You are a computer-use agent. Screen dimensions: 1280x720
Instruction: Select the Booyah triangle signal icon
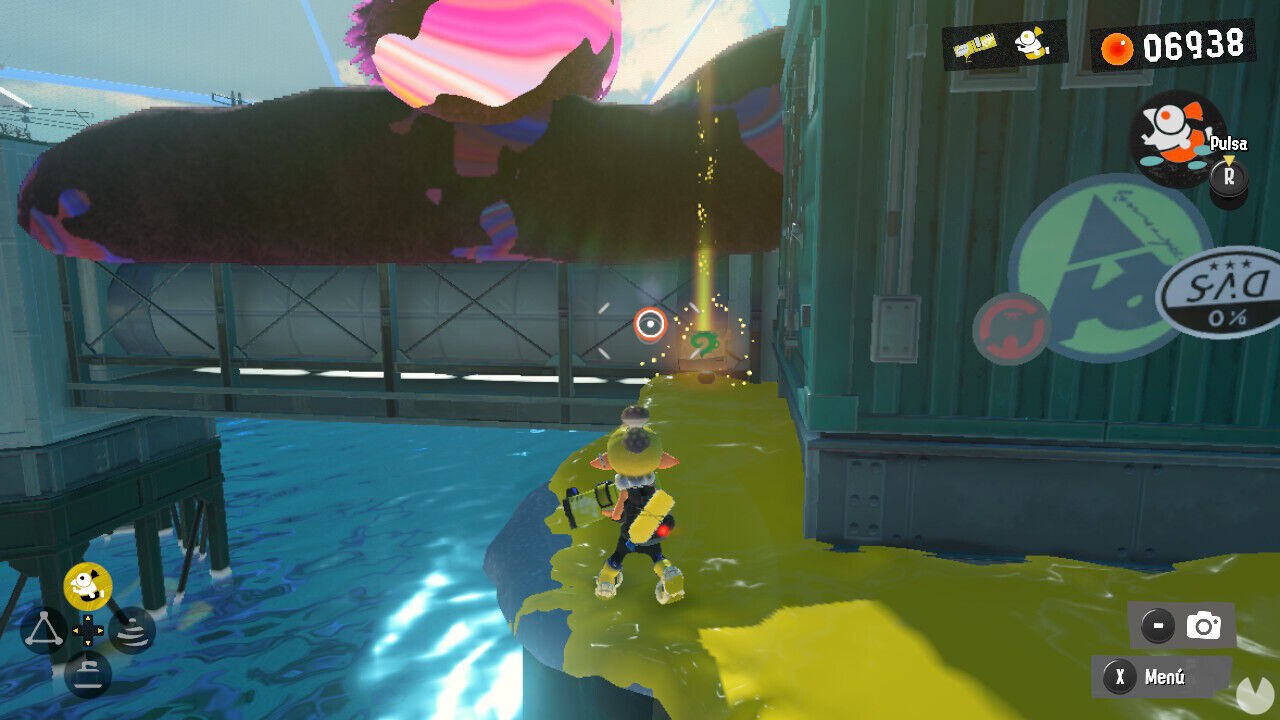tap(42, 628)
